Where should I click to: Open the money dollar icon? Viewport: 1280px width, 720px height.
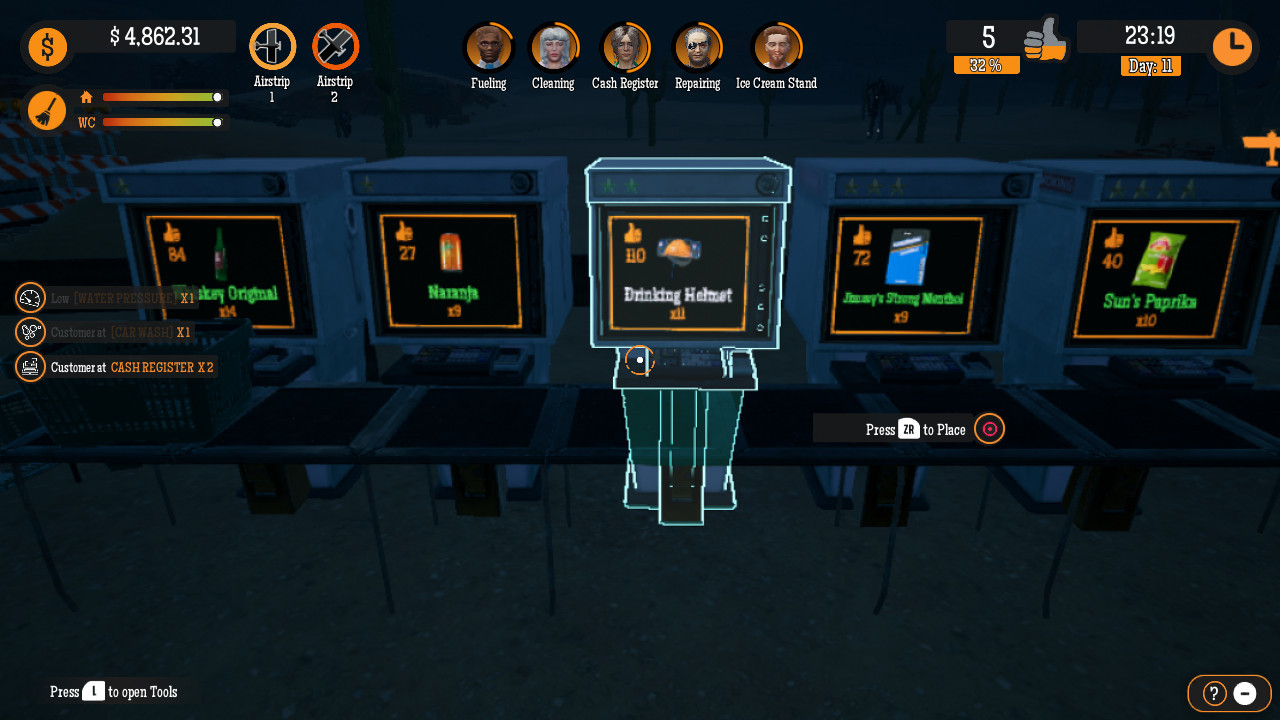47,46
